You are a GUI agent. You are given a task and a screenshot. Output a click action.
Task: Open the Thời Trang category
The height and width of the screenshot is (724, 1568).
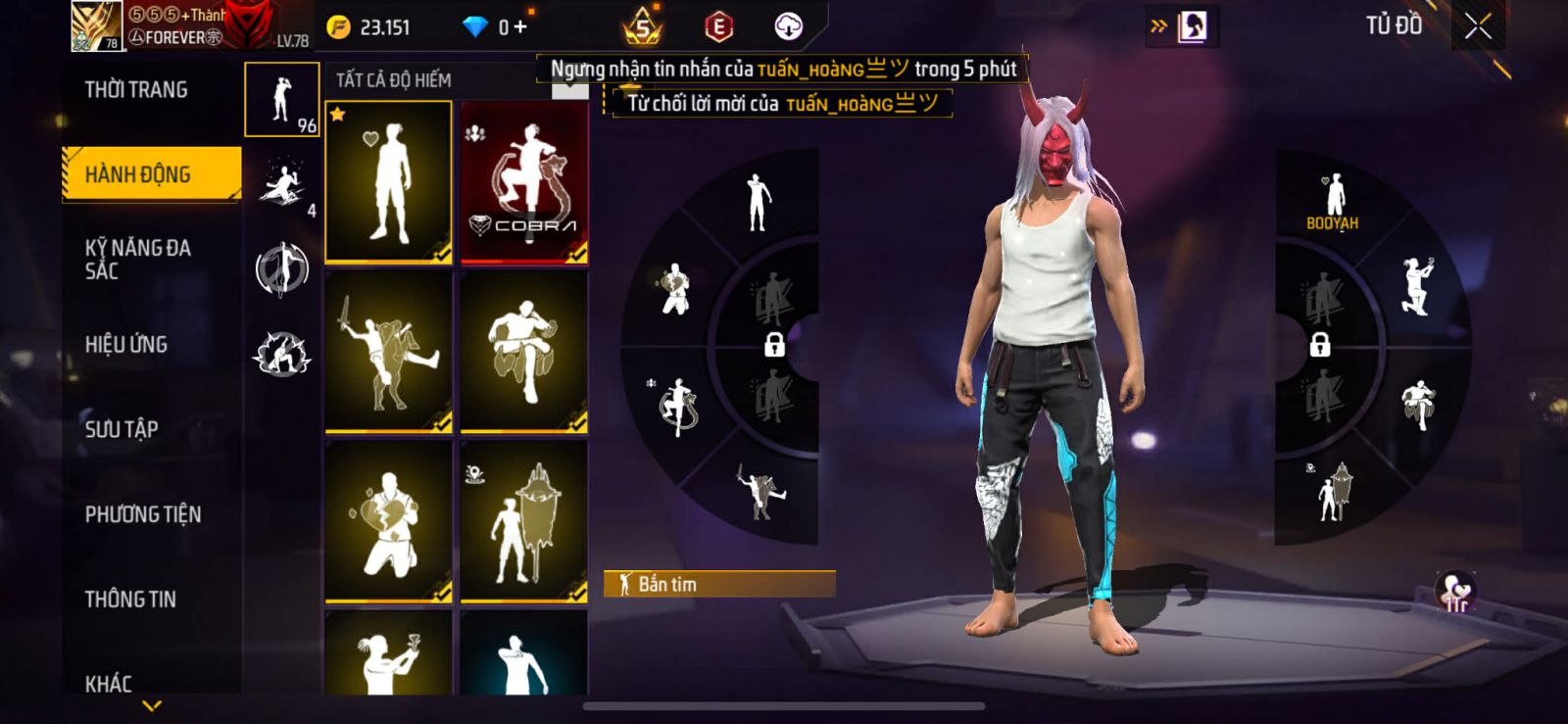136,90
